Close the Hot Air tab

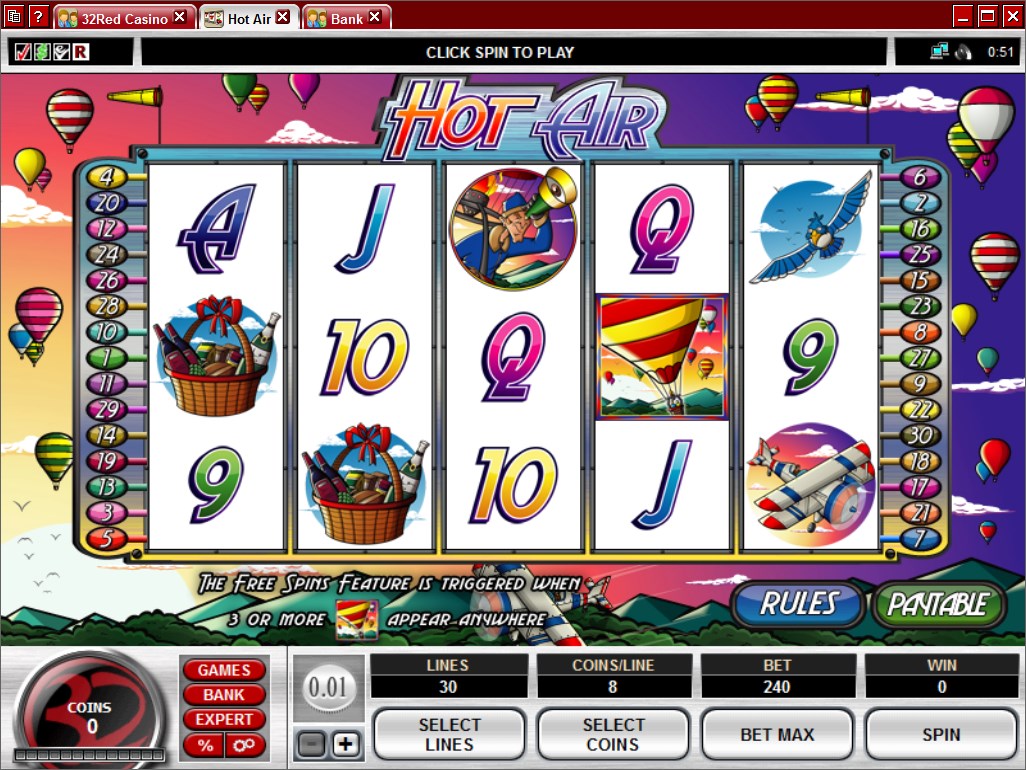283,17
